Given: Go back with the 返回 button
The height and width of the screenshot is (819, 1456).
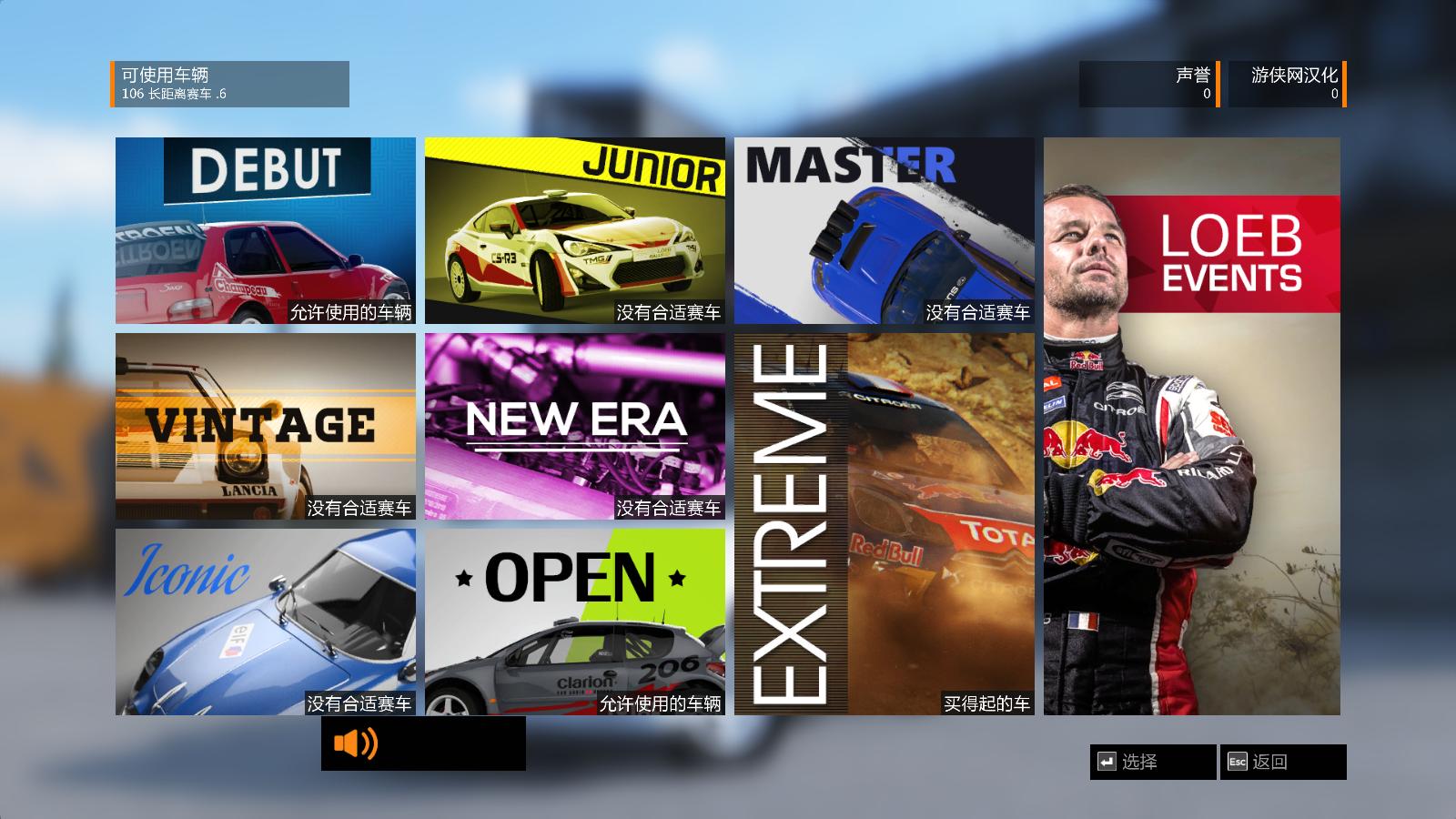Looking at the screenshot, I should click(1282, 762).
